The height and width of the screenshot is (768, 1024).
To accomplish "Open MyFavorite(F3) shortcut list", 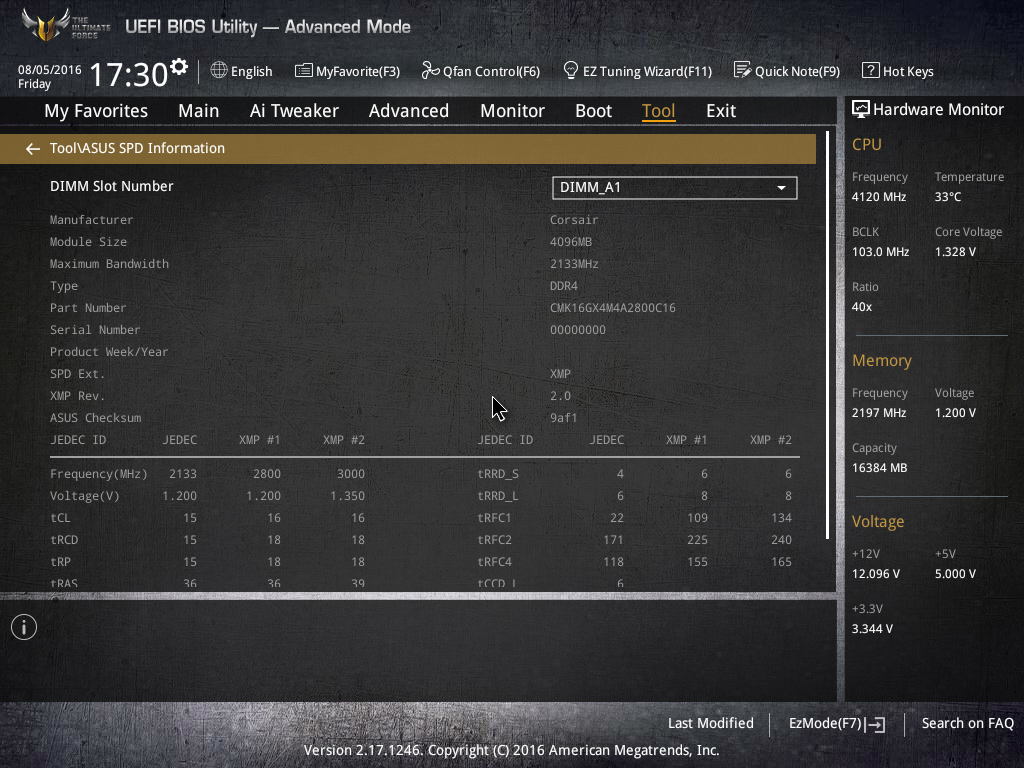I will coord(347,71).
